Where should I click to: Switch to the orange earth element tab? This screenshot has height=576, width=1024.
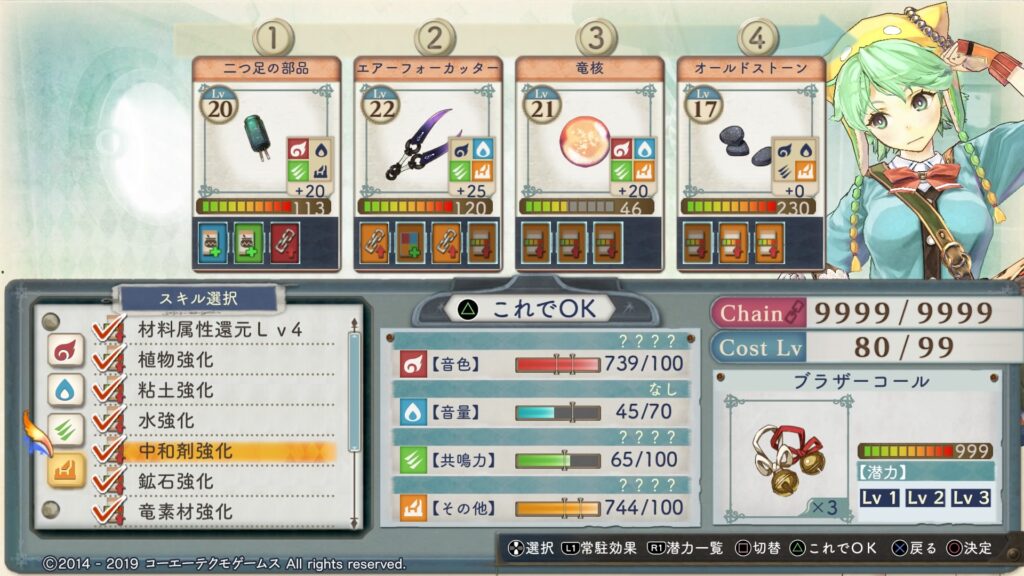(65, 470)
